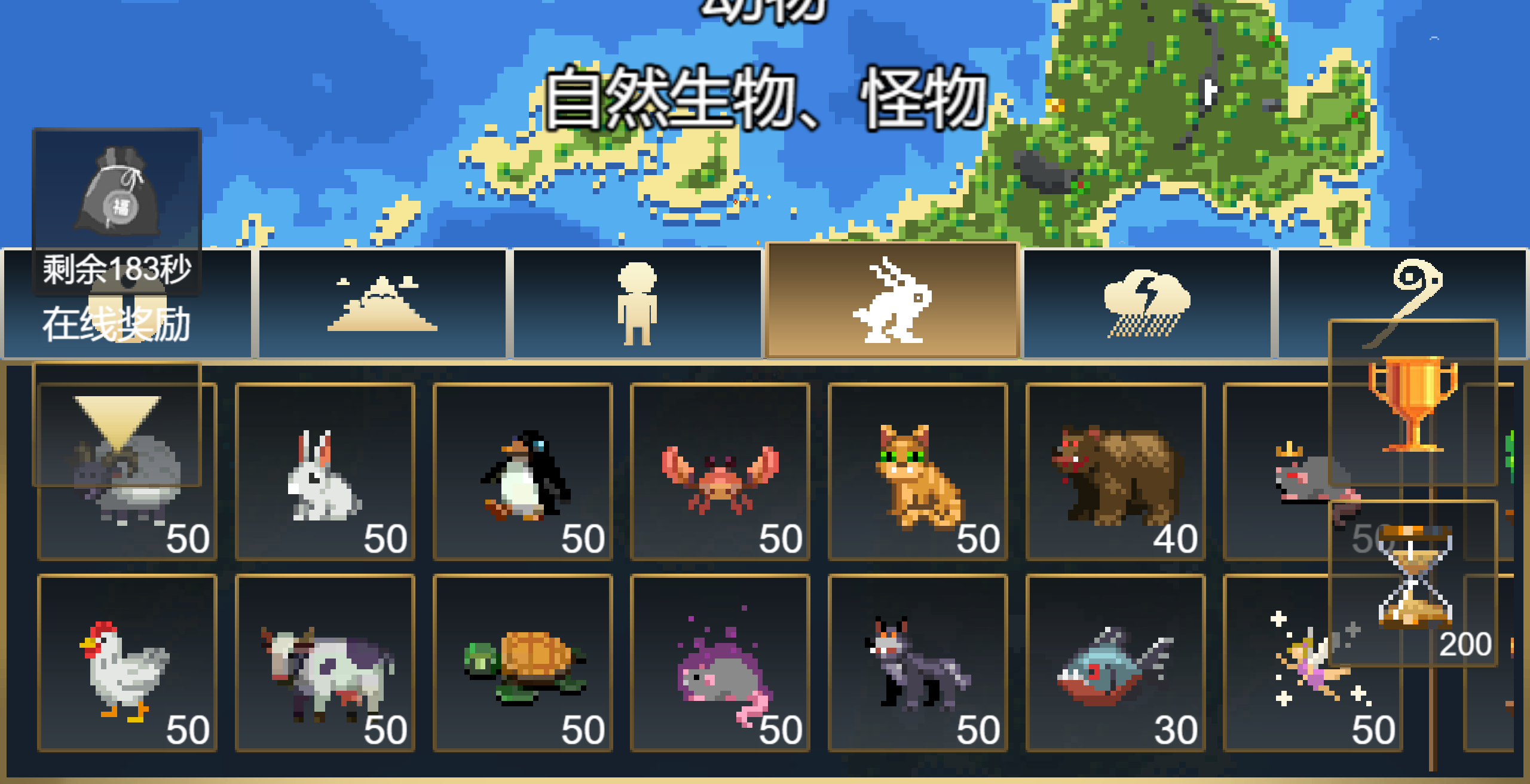This screenshot has height=784, width=1530.
Task: Select the white rabbit animal
Action: pos(326,472)
